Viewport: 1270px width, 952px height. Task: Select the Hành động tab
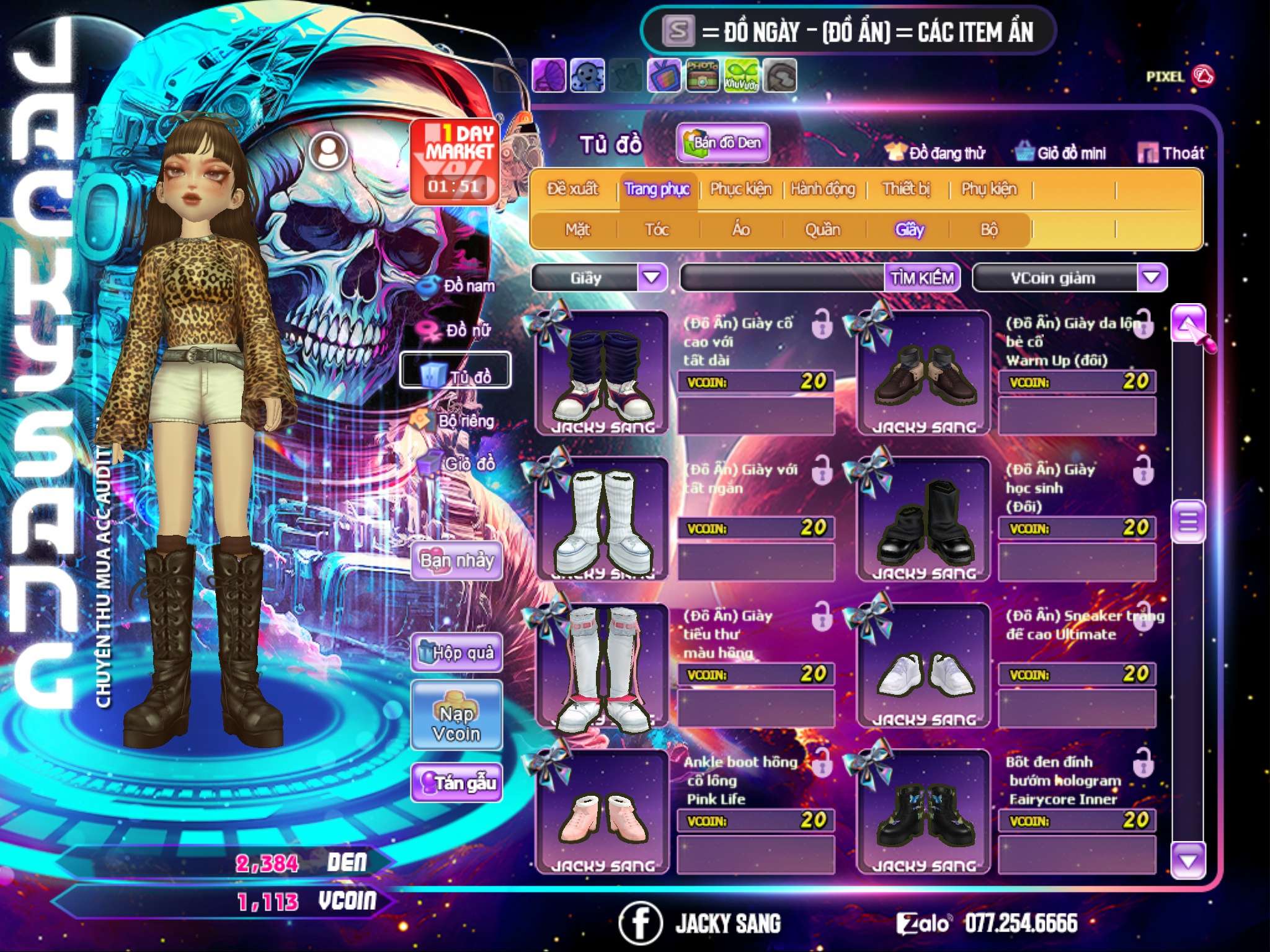(823, 189)
